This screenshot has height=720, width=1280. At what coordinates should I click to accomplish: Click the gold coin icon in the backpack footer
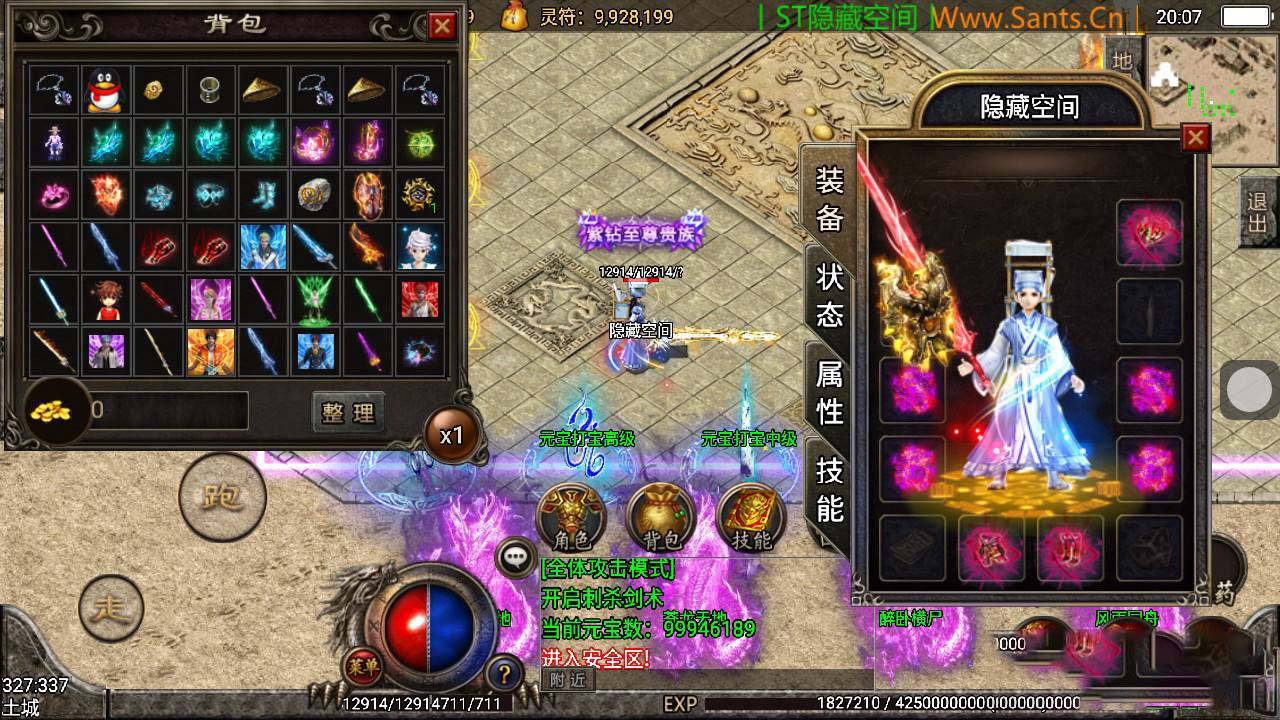[53, 409]
